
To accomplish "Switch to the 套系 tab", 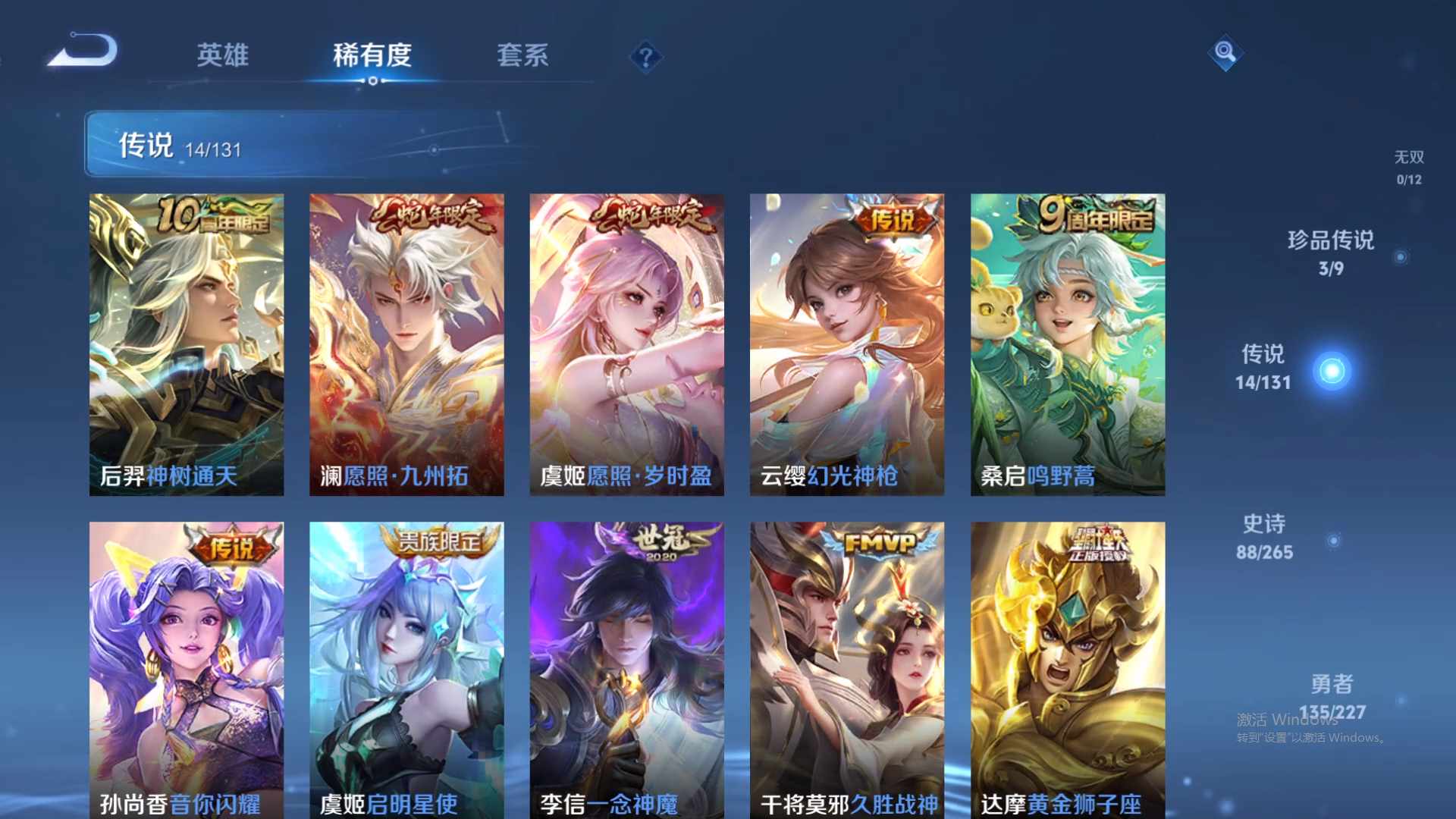I will pyautogui.click(x=524, y=55).
